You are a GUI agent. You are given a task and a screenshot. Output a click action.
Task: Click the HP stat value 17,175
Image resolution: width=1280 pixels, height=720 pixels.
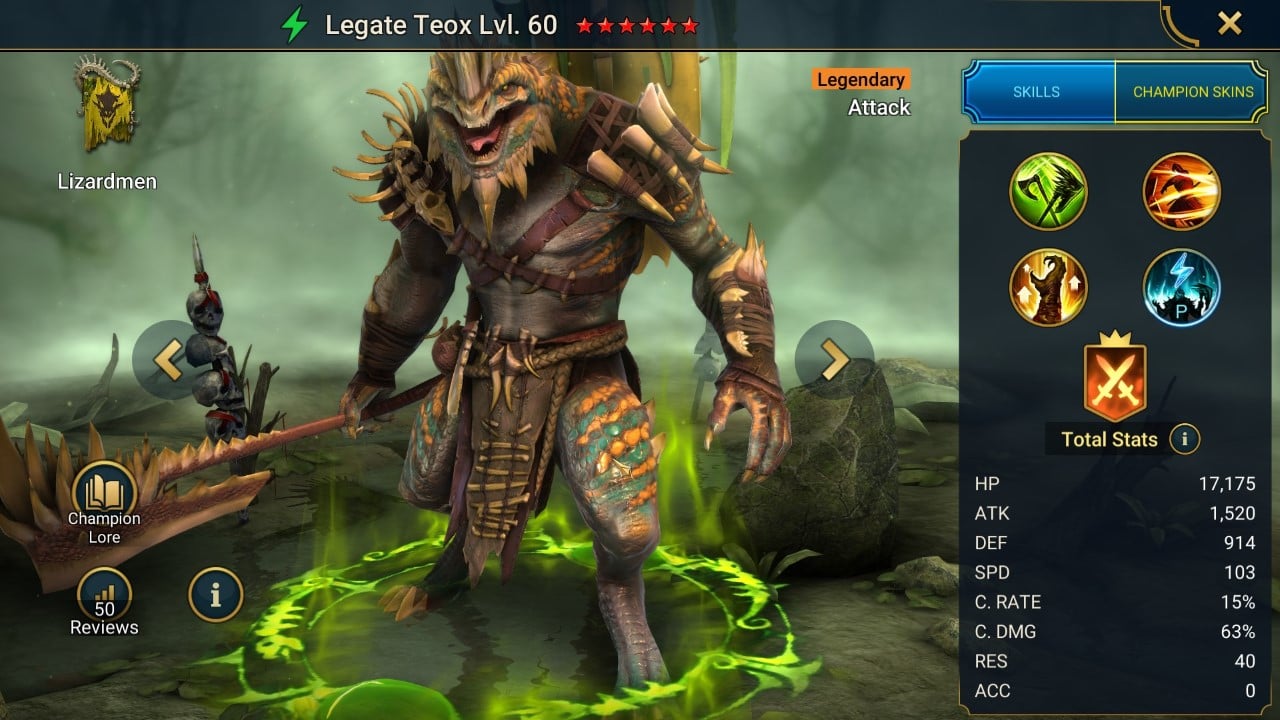(1228, 483)
